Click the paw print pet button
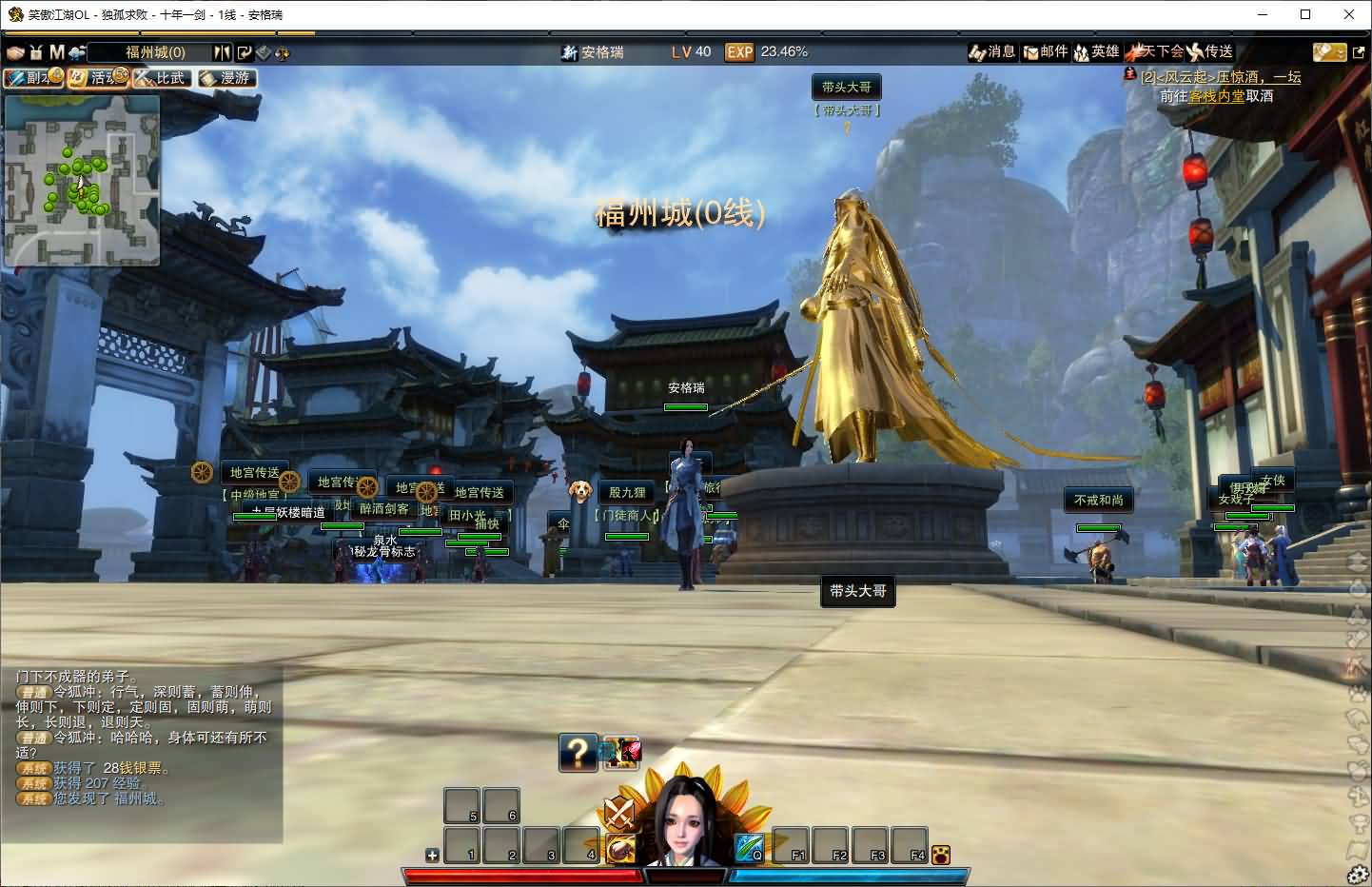Image resolution: width=1372 pixels, height=887 pixels. coord(941,855)
